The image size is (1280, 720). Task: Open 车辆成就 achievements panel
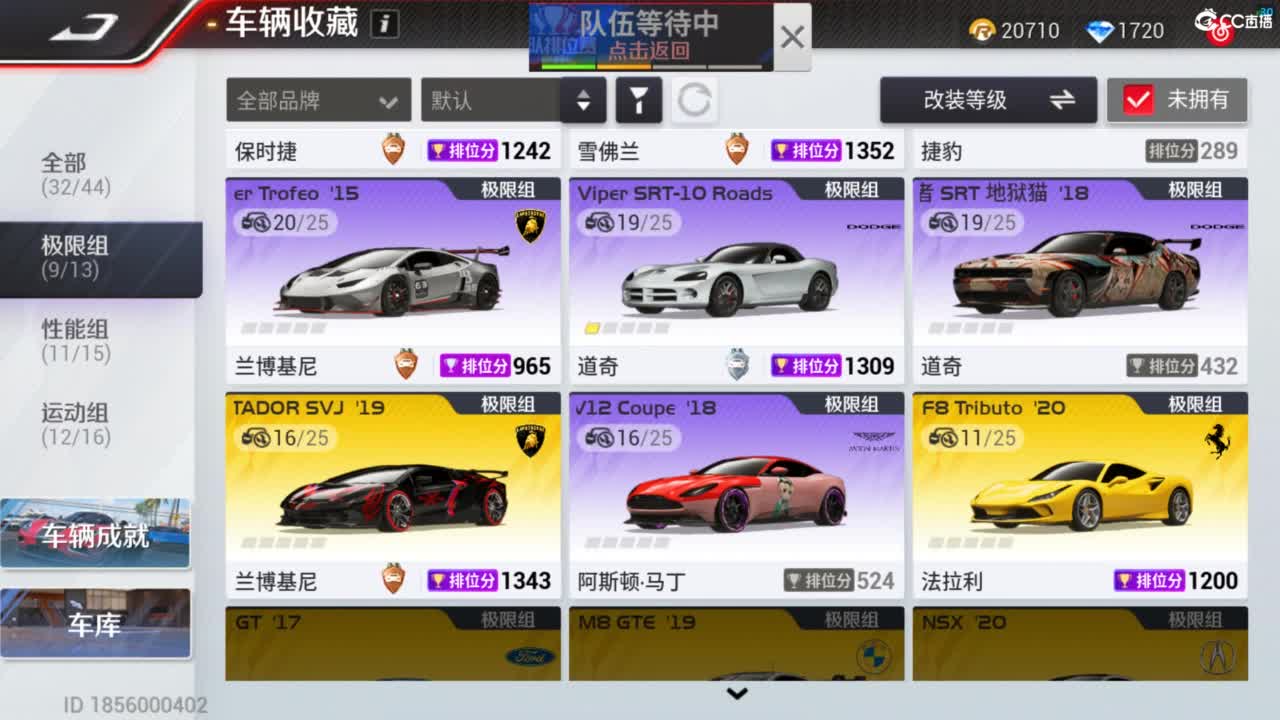[x=95, y=533]
